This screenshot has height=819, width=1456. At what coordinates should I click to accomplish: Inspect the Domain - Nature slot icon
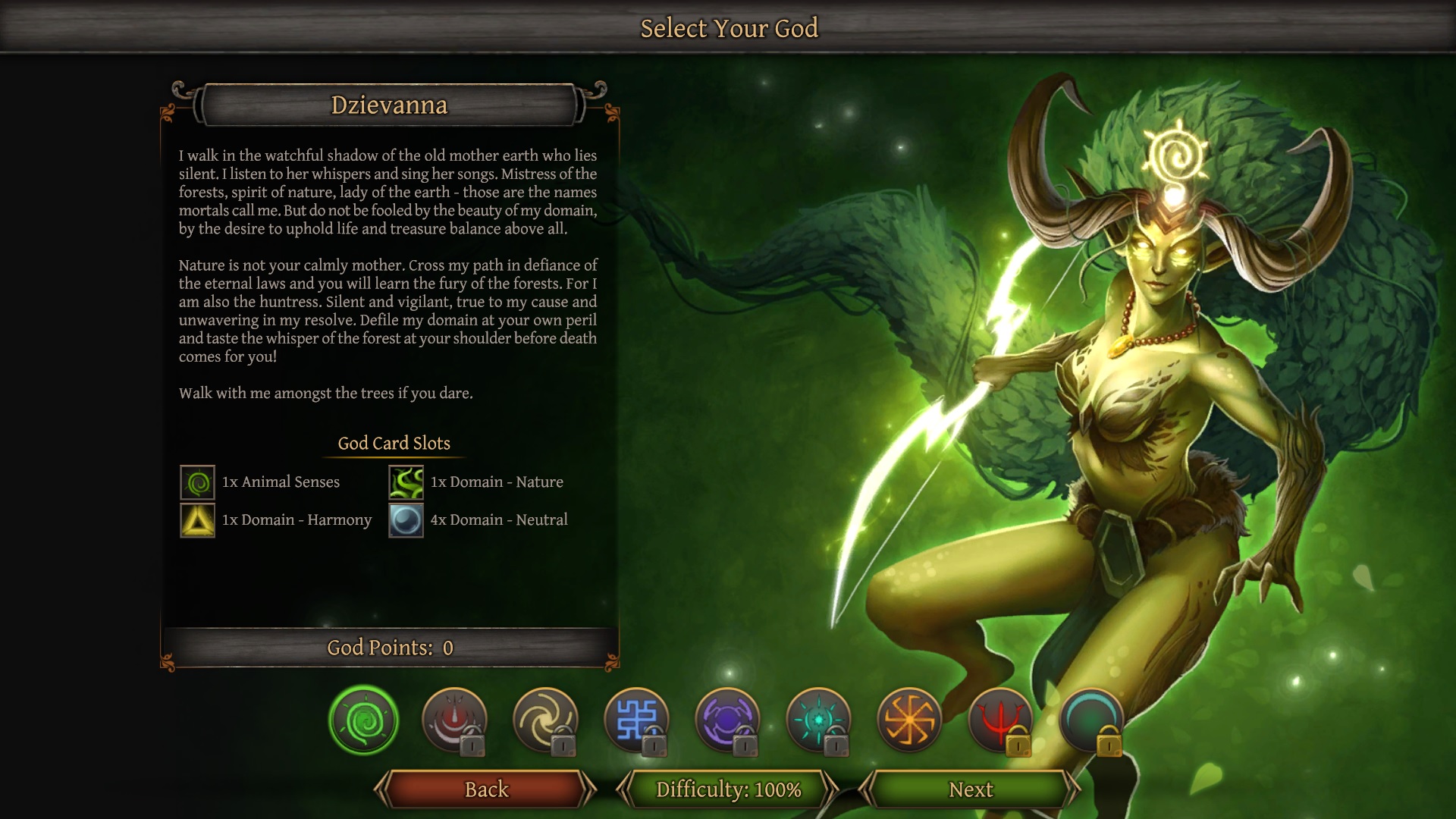(x=406, y=482)
